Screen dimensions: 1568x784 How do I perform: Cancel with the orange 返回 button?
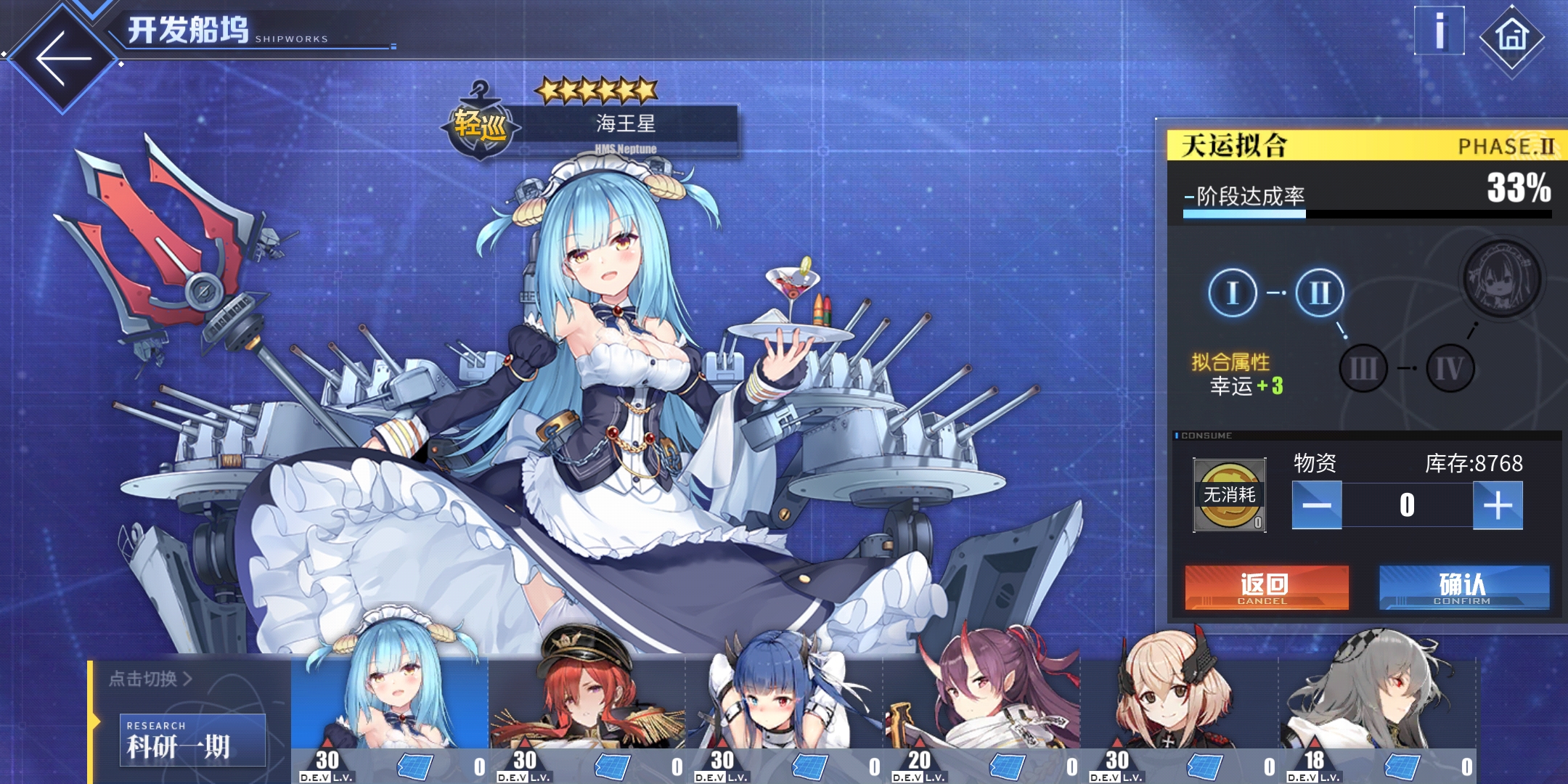coord(1266,587)
